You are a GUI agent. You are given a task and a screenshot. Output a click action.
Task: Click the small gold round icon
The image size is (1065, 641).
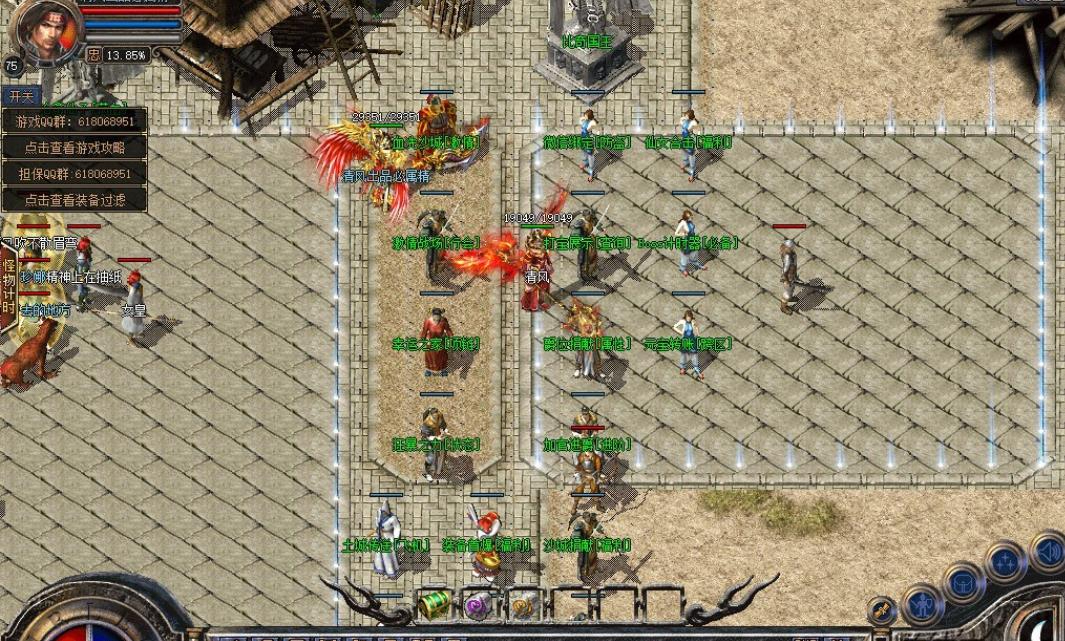click(x=882, y=608)
